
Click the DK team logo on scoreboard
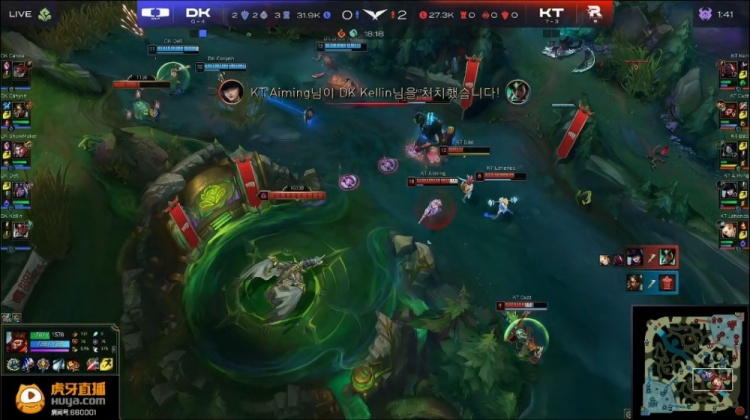pos(155,14)
